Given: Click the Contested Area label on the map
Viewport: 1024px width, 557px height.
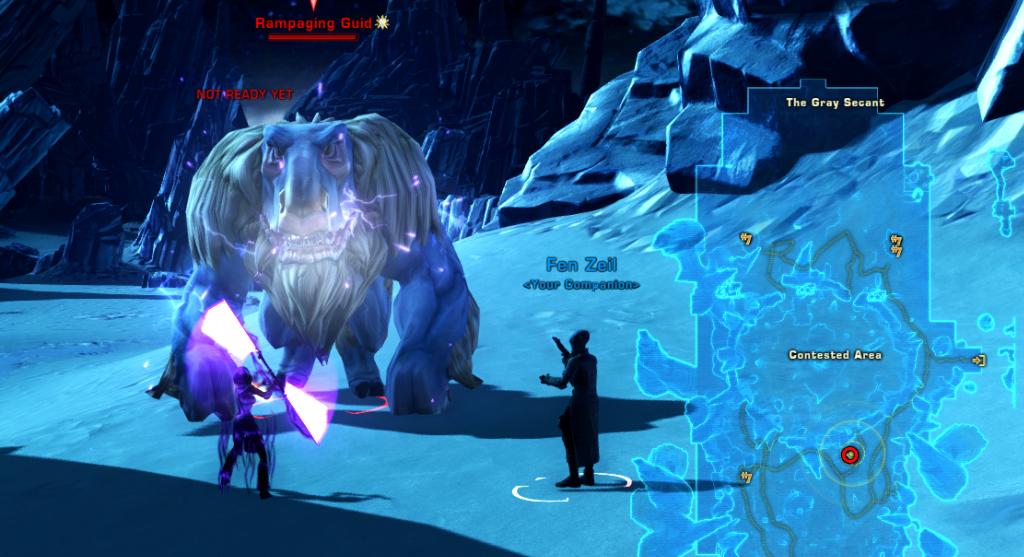Looking at the screenshot, I should coord(835,355).
